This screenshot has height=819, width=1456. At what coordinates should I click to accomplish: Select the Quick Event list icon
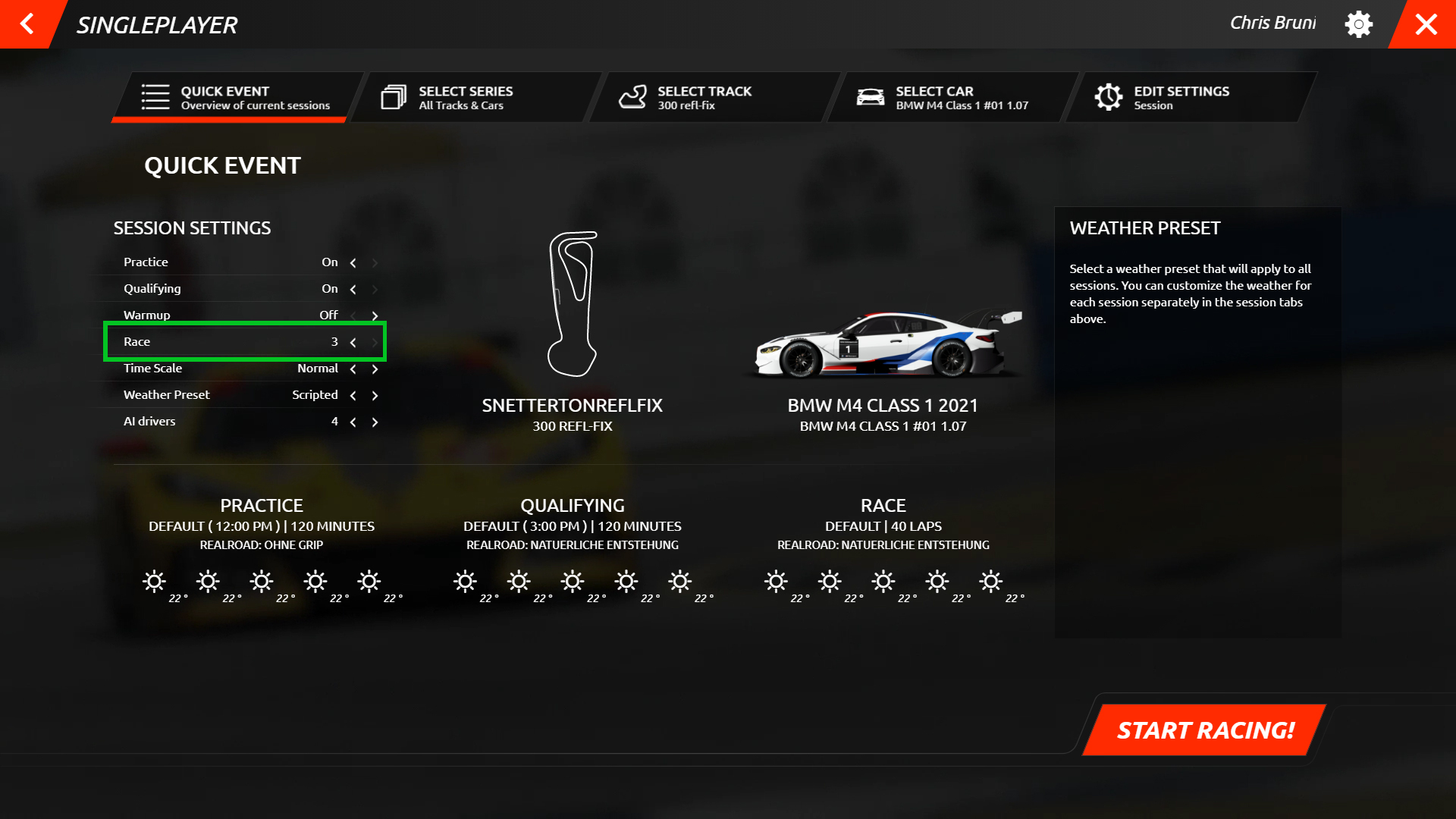pyautogui.click(x=154, y=97)
